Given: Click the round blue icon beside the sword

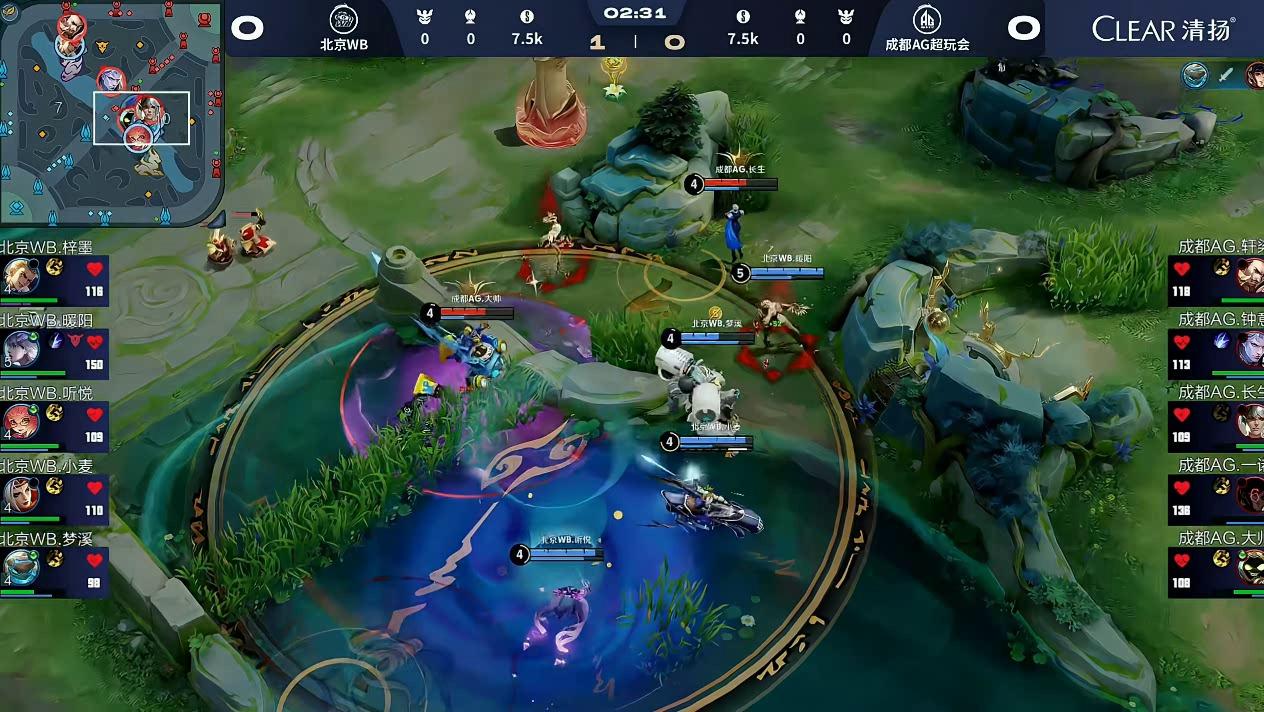Looking at the screenshot, I should 1194,75.
